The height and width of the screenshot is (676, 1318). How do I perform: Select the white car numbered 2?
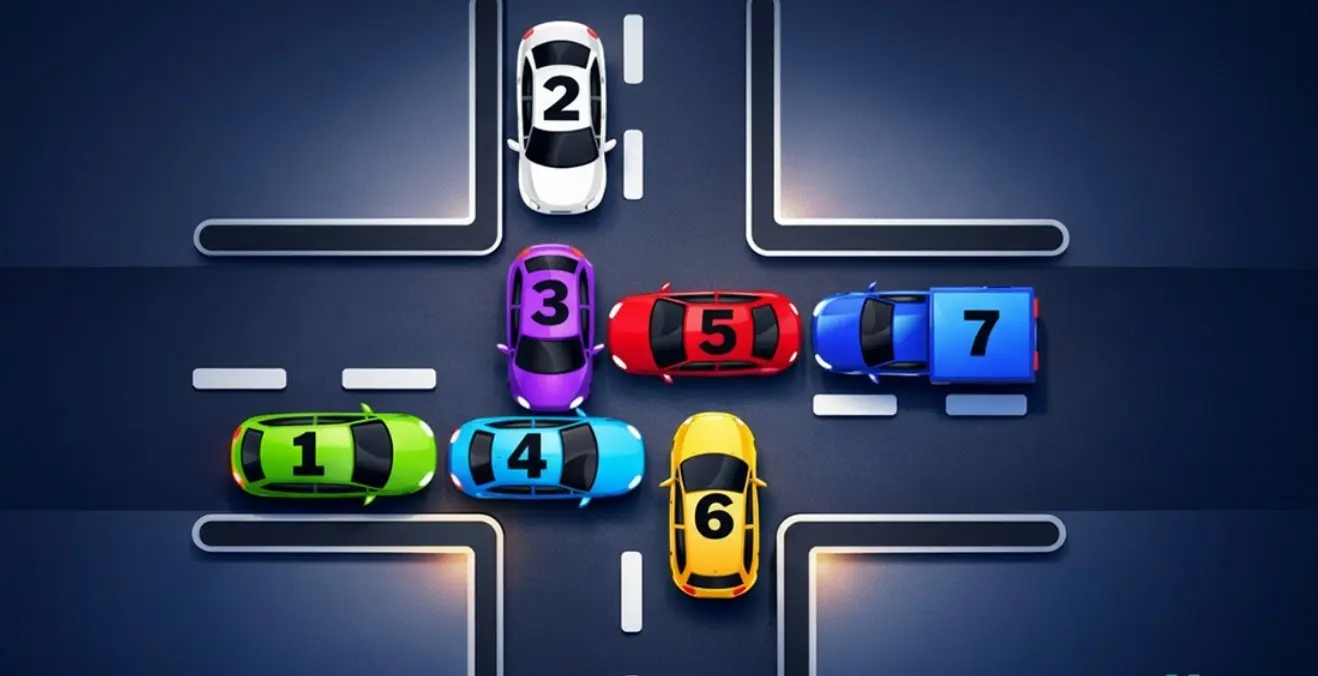click(x=561, y=116)
